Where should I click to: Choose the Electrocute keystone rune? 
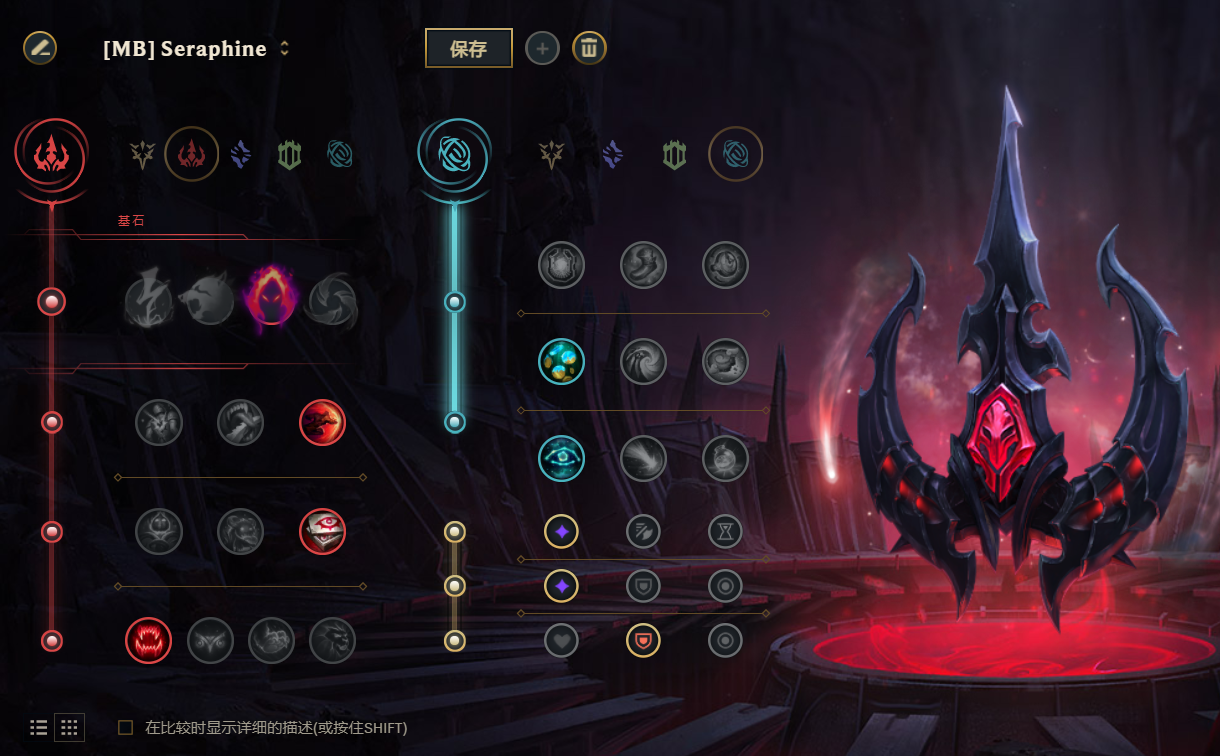pos(149,299)
